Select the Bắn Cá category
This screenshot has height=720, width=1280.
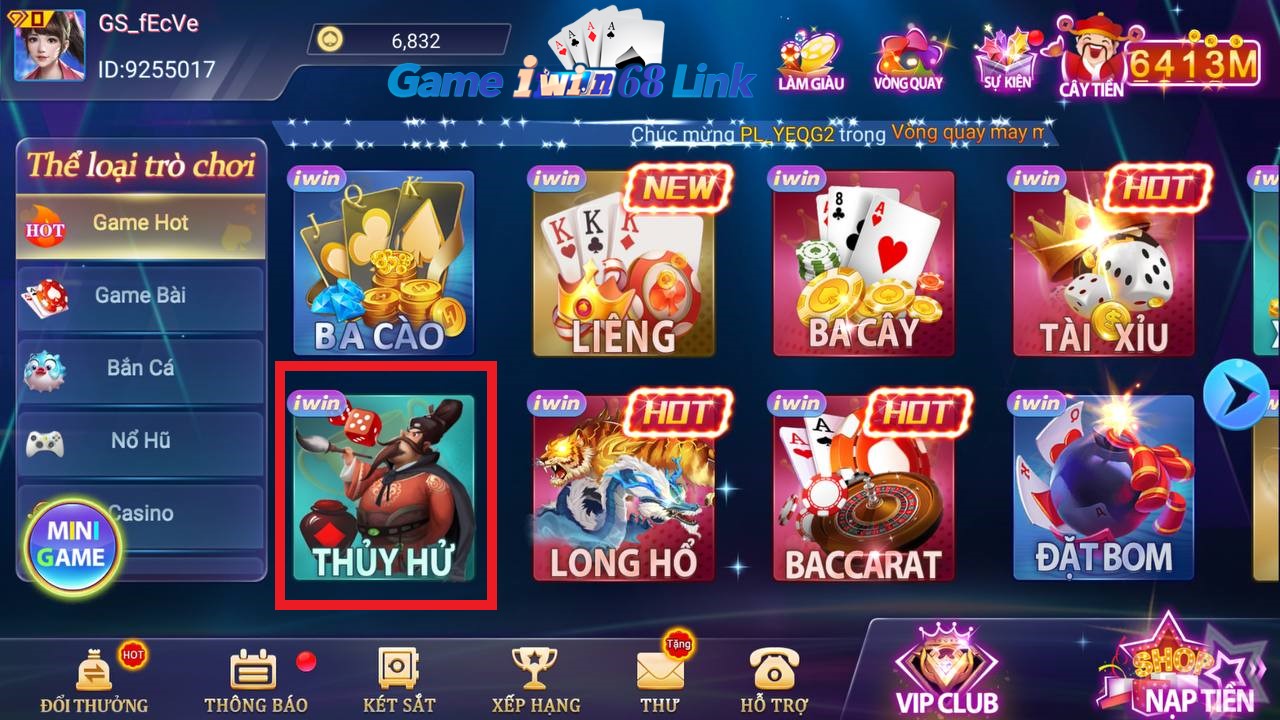(x=140, y=368)
